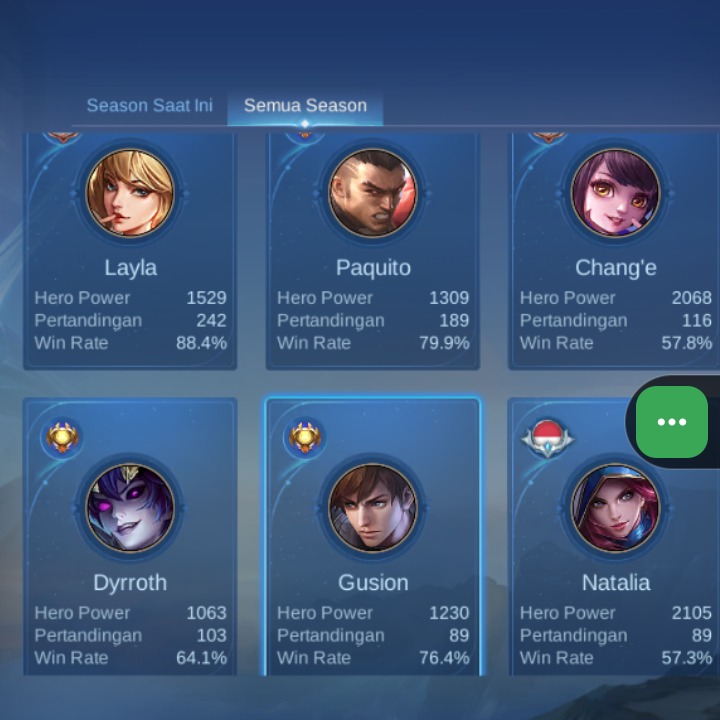Click the red-white badge on Natalia's card

point(547,437)
